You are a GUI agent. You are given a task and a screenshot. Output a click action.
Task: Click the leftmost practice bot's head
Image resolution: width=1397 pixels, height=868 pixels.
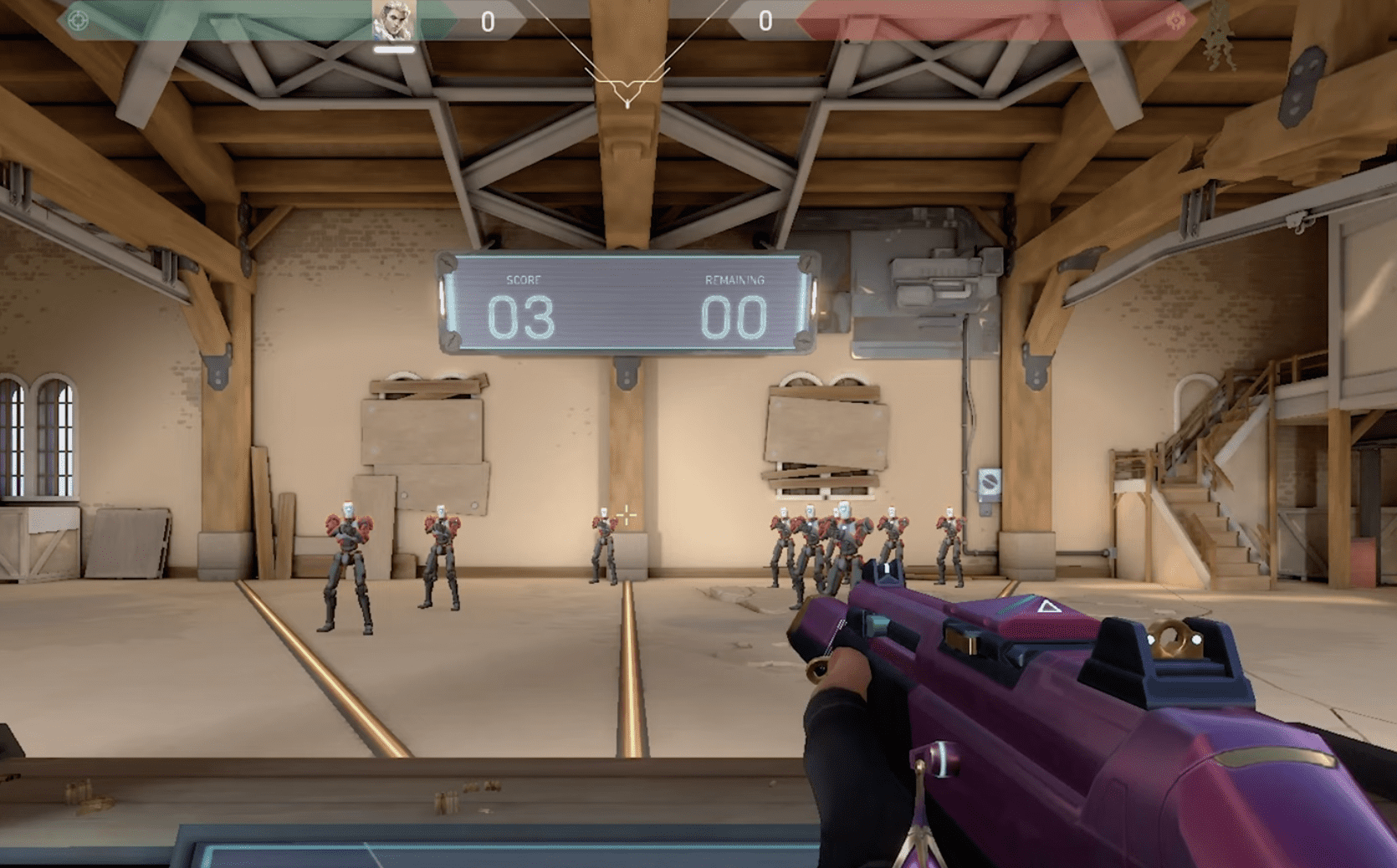[349, 508]
